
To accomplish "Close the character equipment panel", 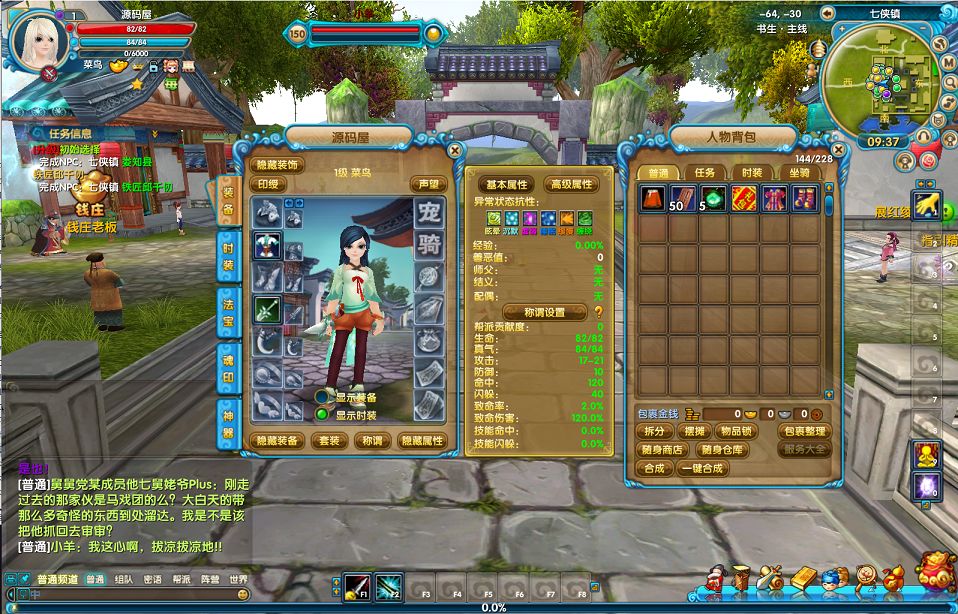I will 455,150.
